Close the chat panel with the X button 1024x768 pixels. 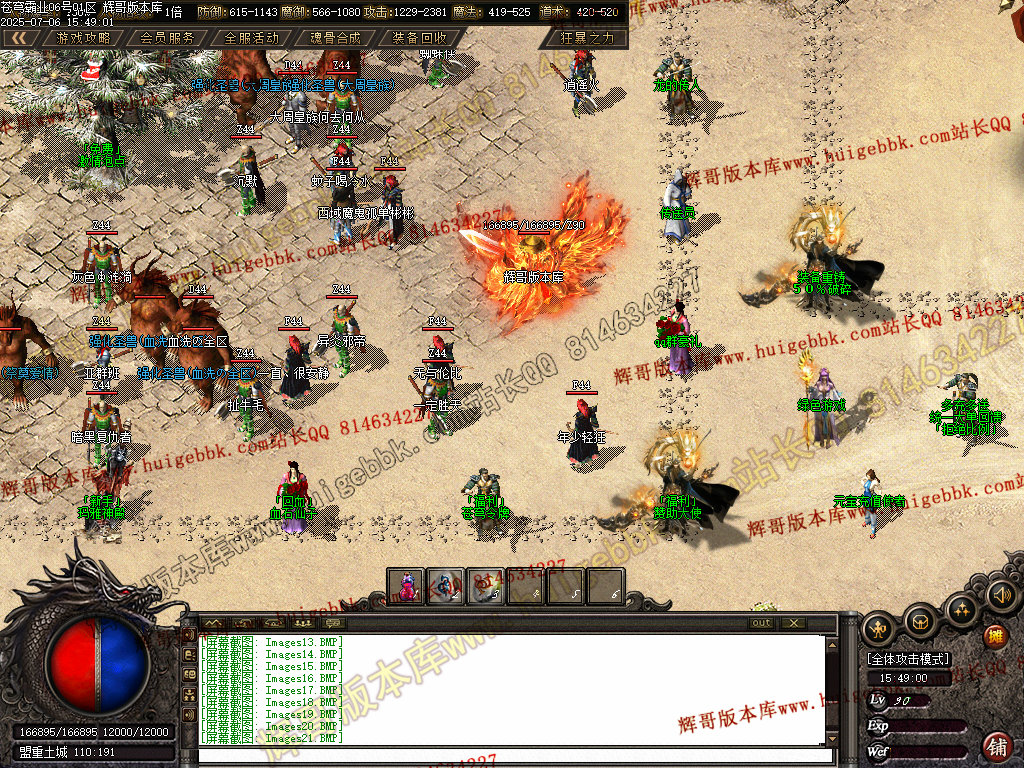(792, 623)
